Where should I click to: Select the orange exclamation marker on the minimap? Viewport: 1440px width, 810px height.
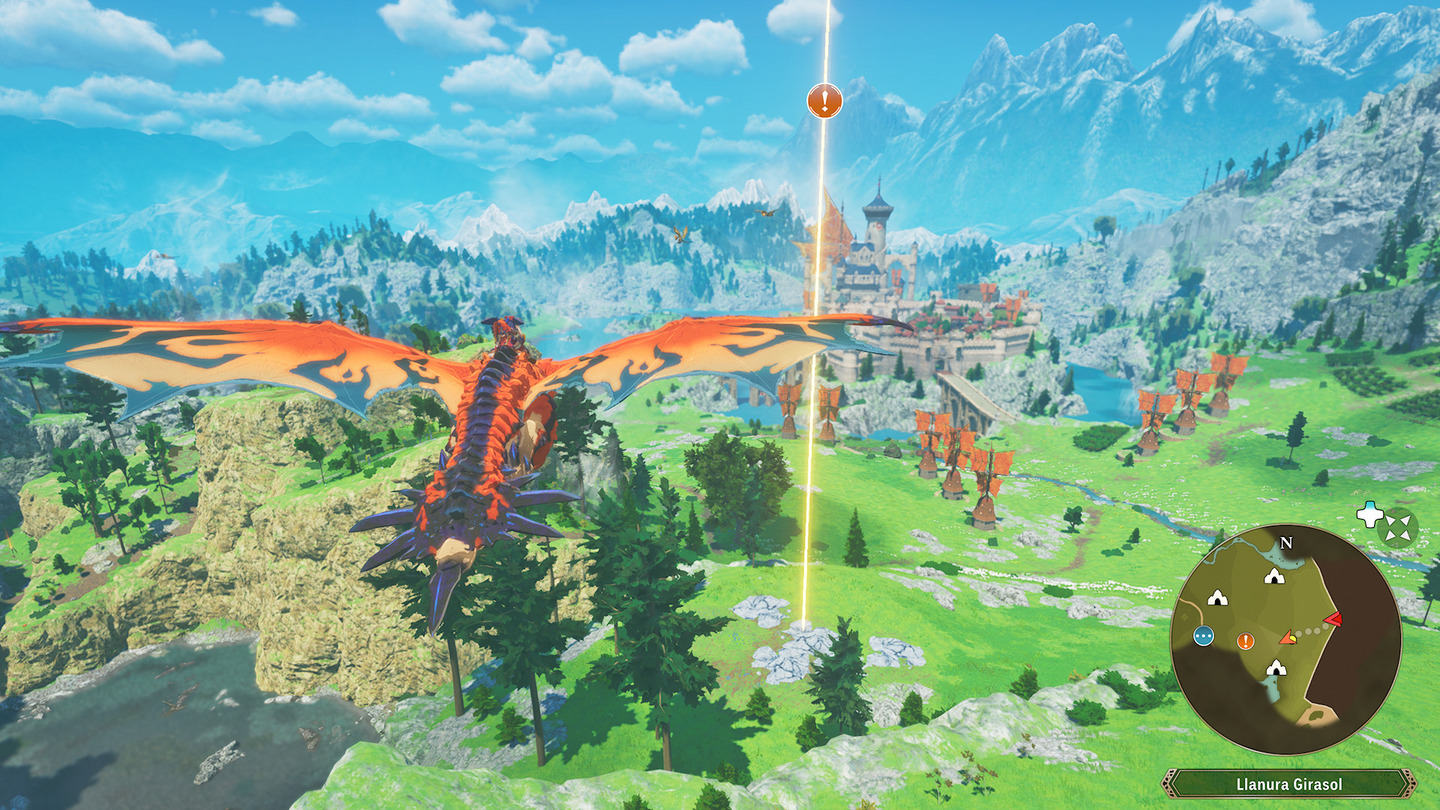[x=1245, y=641]
